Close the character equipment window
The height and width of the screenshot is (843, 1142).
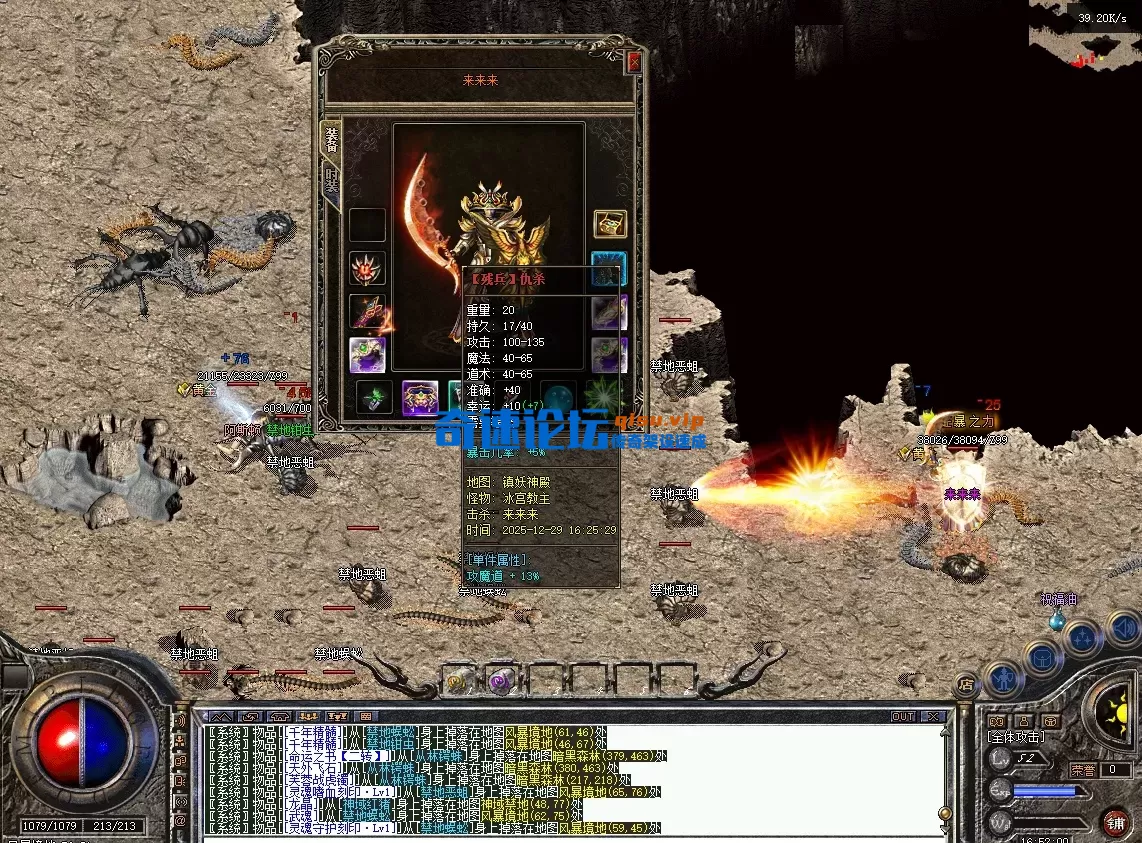tap(633, 62)
